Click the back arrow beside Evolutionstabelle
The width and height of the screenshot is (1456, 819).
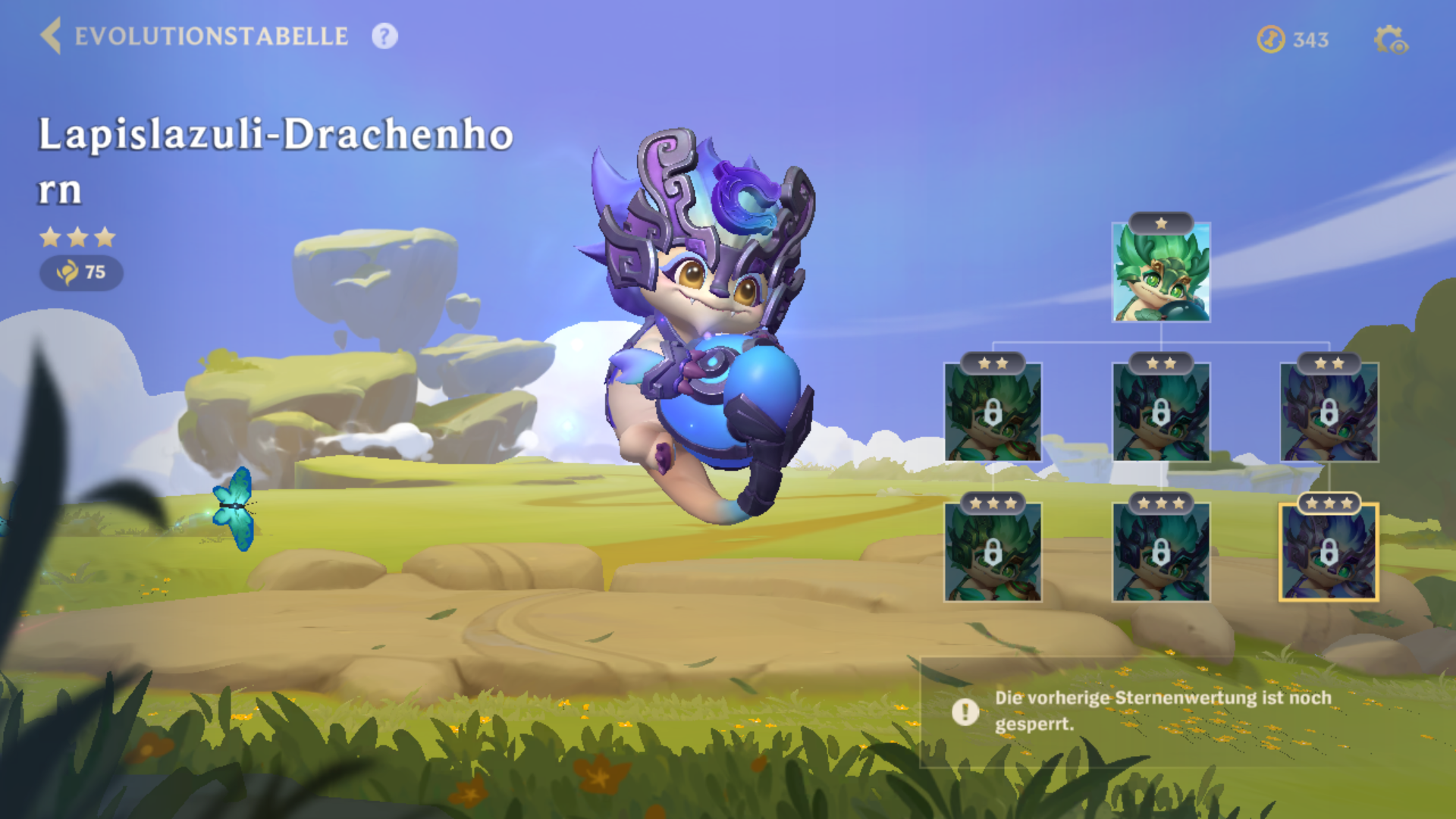[50, 36]
